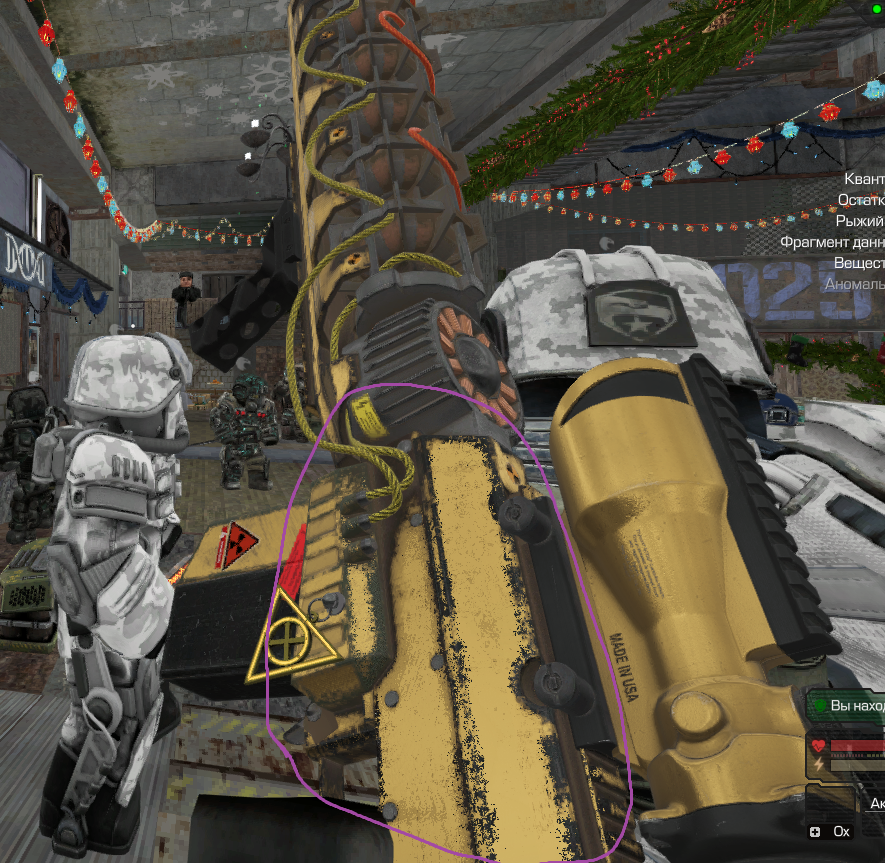The height and width of the screenshot is (863, 885).
Task: Use the medkit quick slot showing 0x
Action: 832,831
